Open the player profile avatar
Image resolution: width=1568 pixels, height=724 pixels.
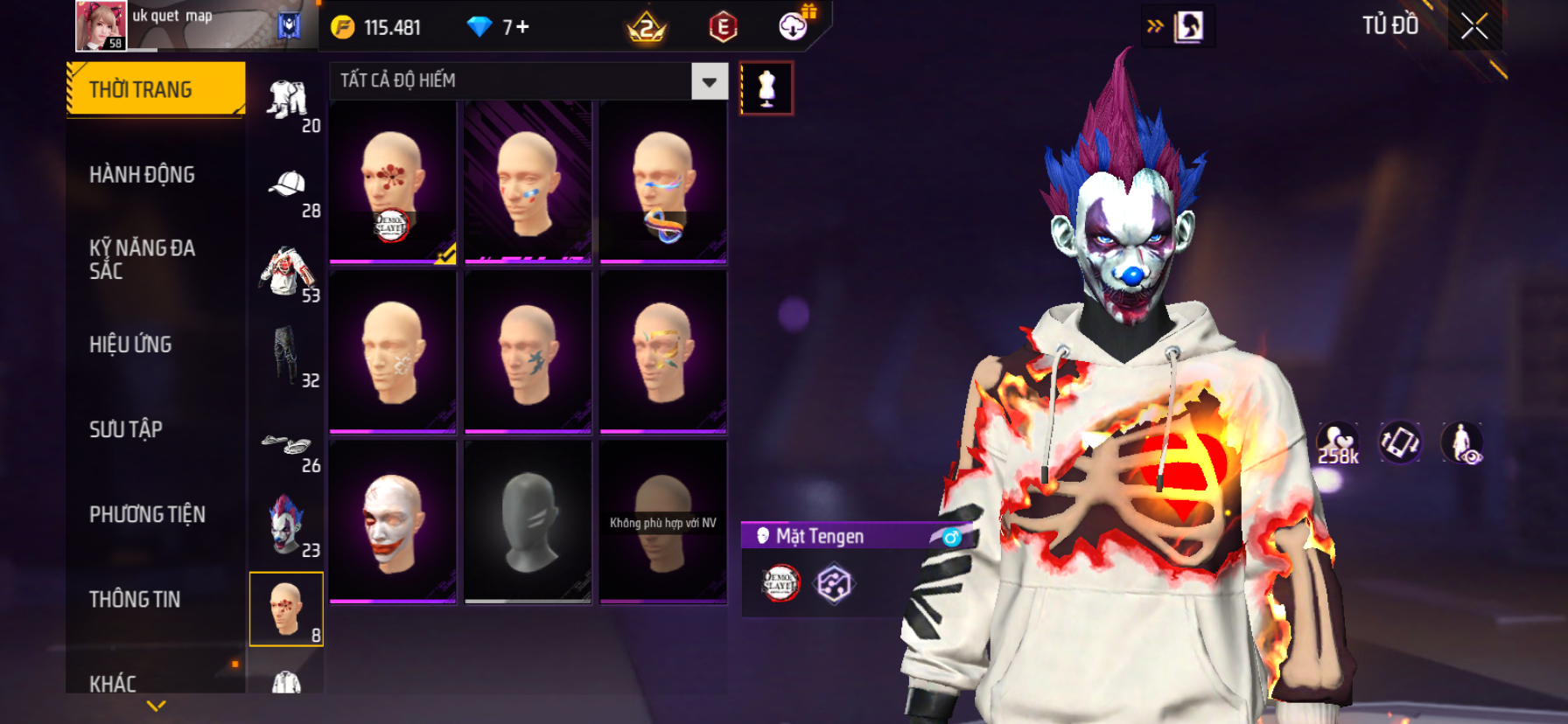pos(101,25)
